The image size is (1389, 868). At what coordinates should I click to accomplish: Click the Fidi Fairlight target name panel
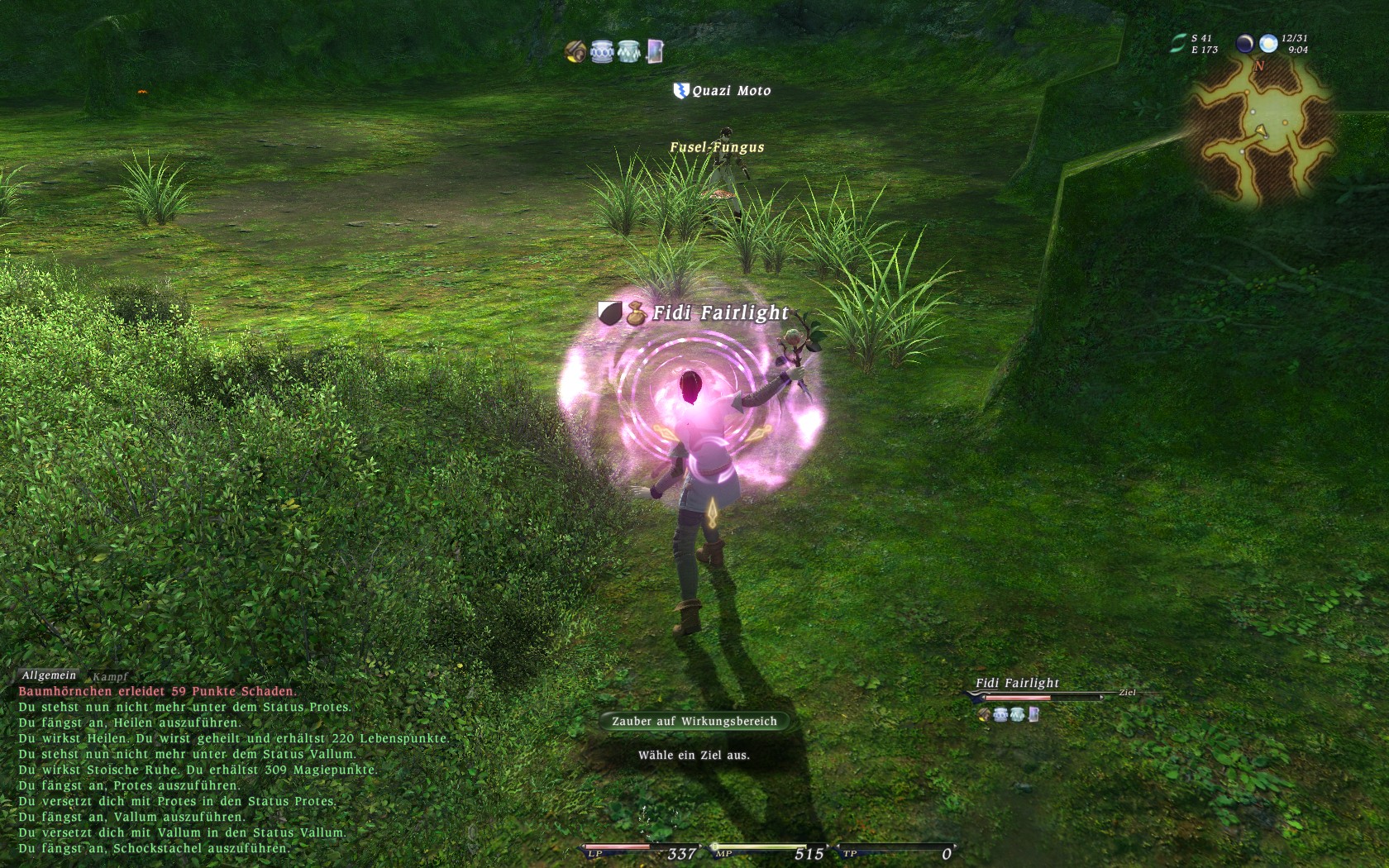point(1017,683)
